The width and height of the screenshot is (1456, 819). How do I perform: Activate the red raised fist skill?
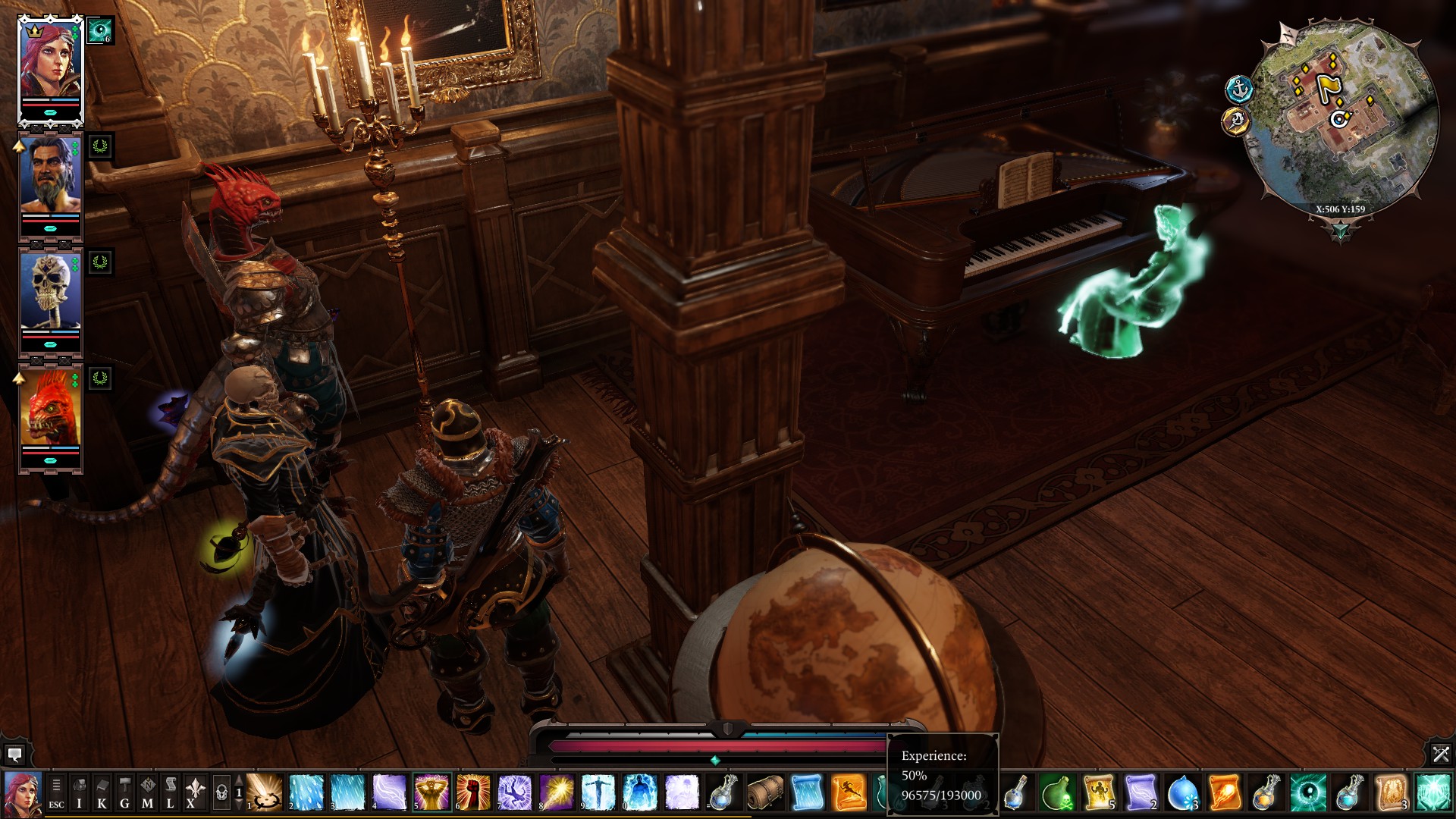click(473, 792)
